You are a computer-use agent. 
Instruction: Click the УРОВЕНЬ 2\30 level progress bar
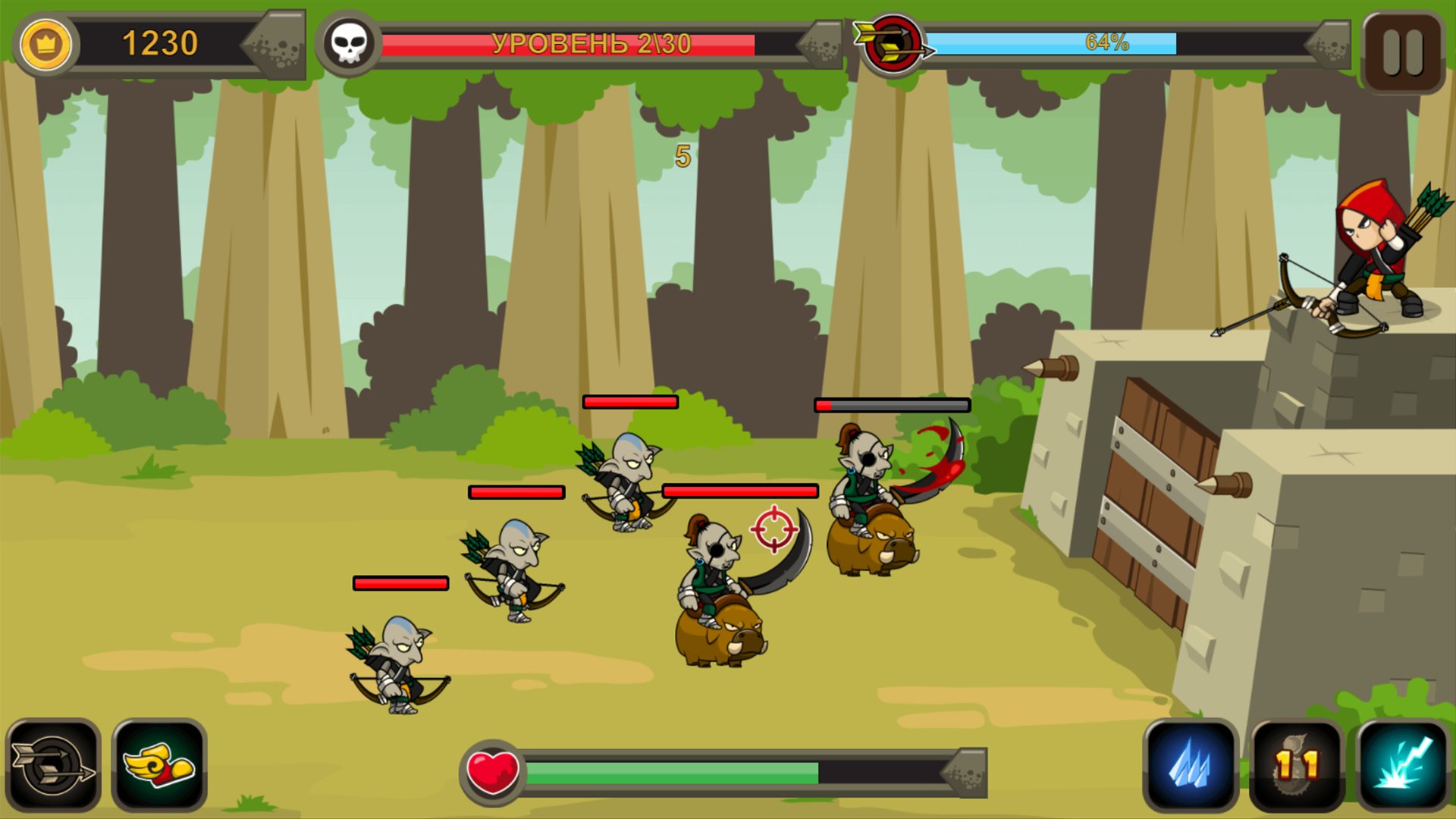point(588,44)
